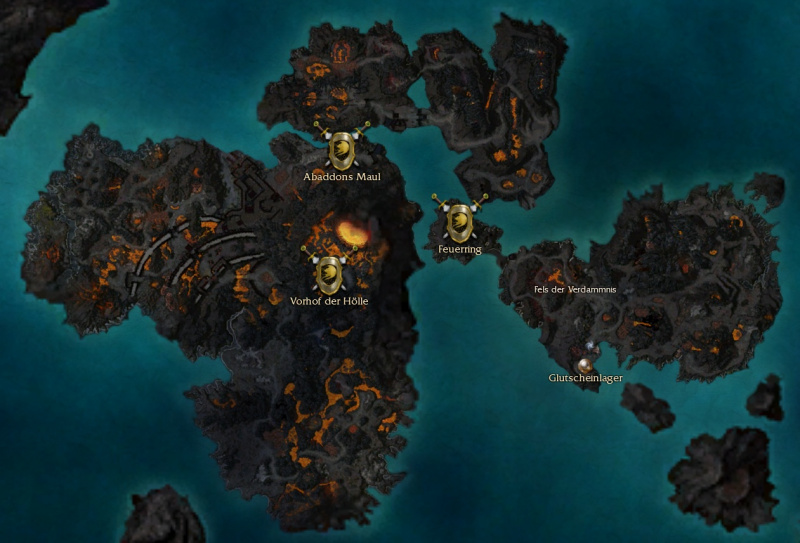Screen dimensions: 800x543
Task: Select the Abaddons Maul mission marker
Action: 342,149
